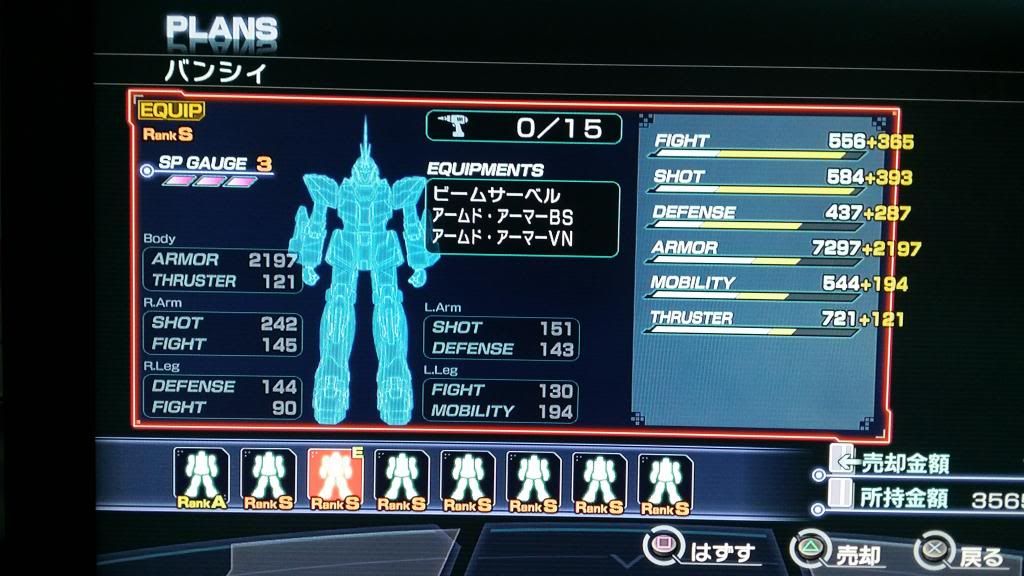Pick アームド・アーマーVN equipment entry

tap(502, 237)
